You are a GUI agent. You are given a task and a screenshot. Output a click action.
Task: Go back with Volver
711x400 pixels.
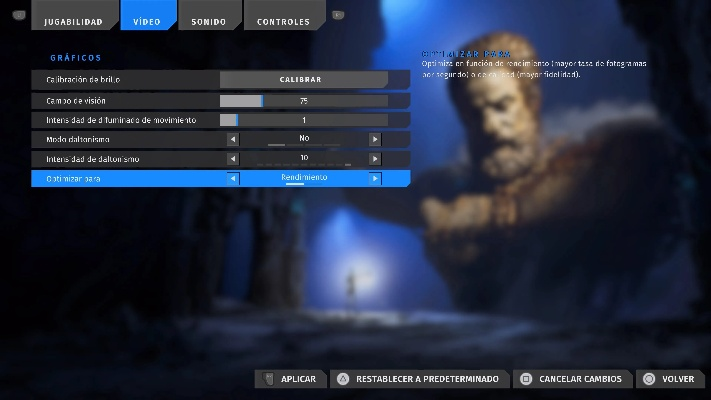coord(668,379)
